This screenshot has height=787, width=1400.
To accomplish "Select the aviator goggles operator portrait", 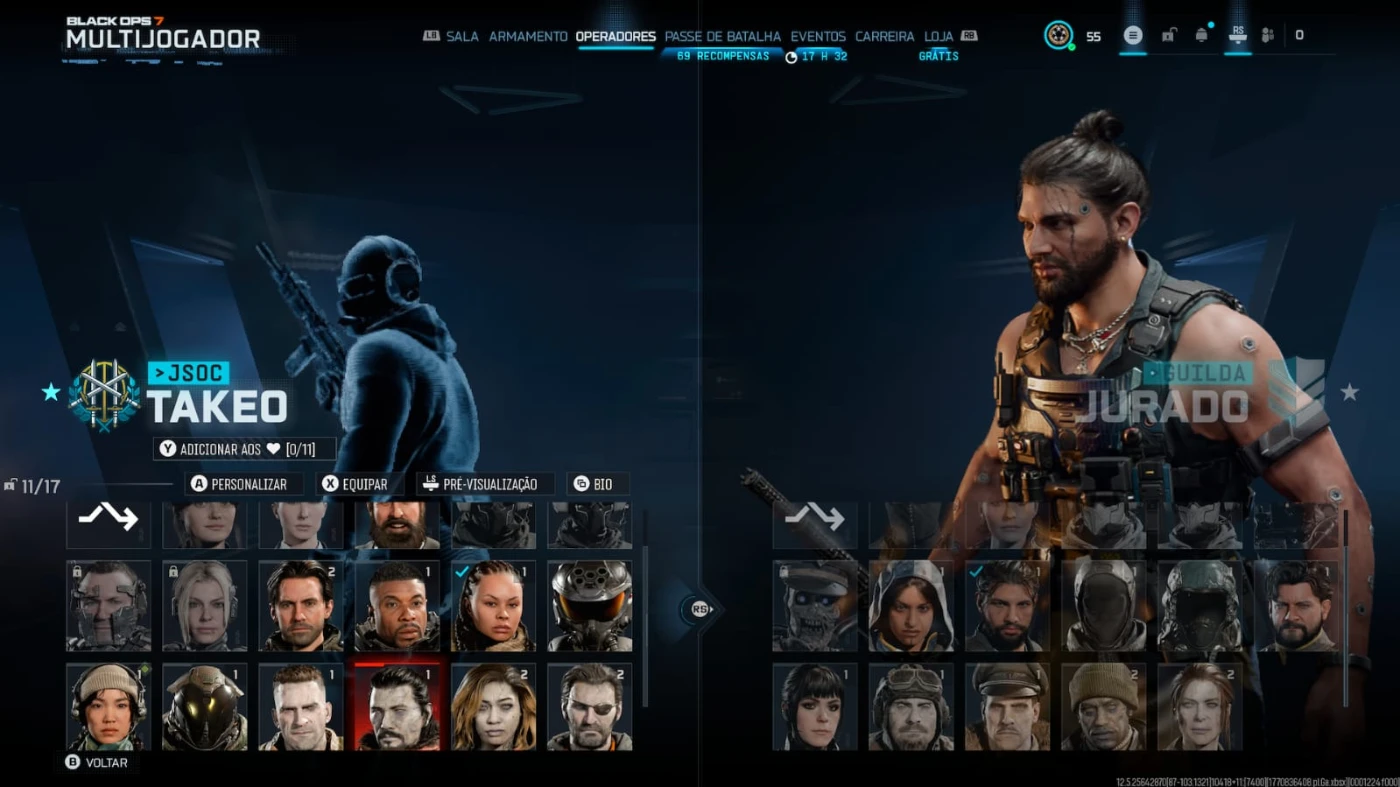I will click(911, 706).
